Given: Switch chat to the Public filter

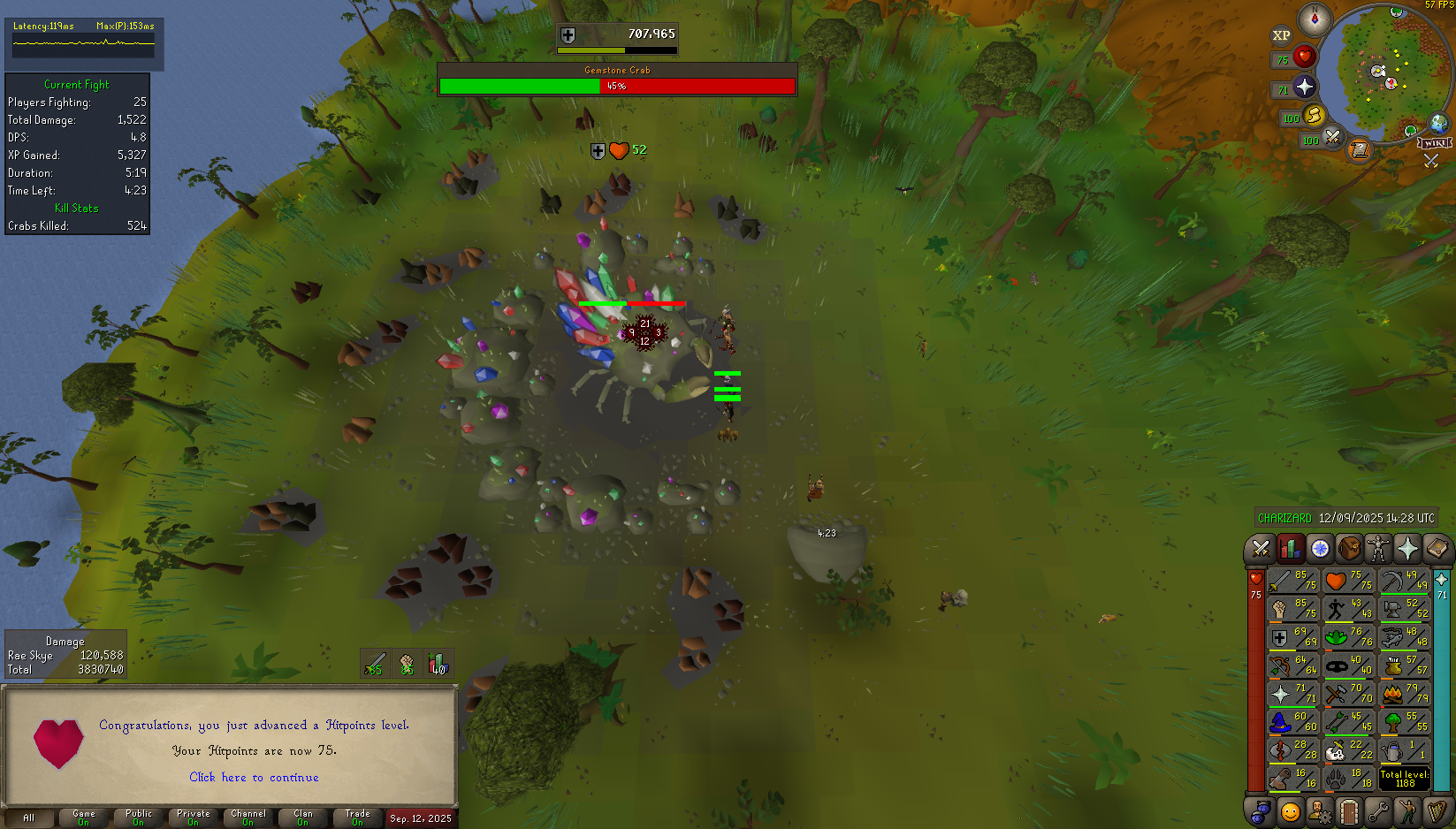Looking at the screenshot, I should coord(139,818).
